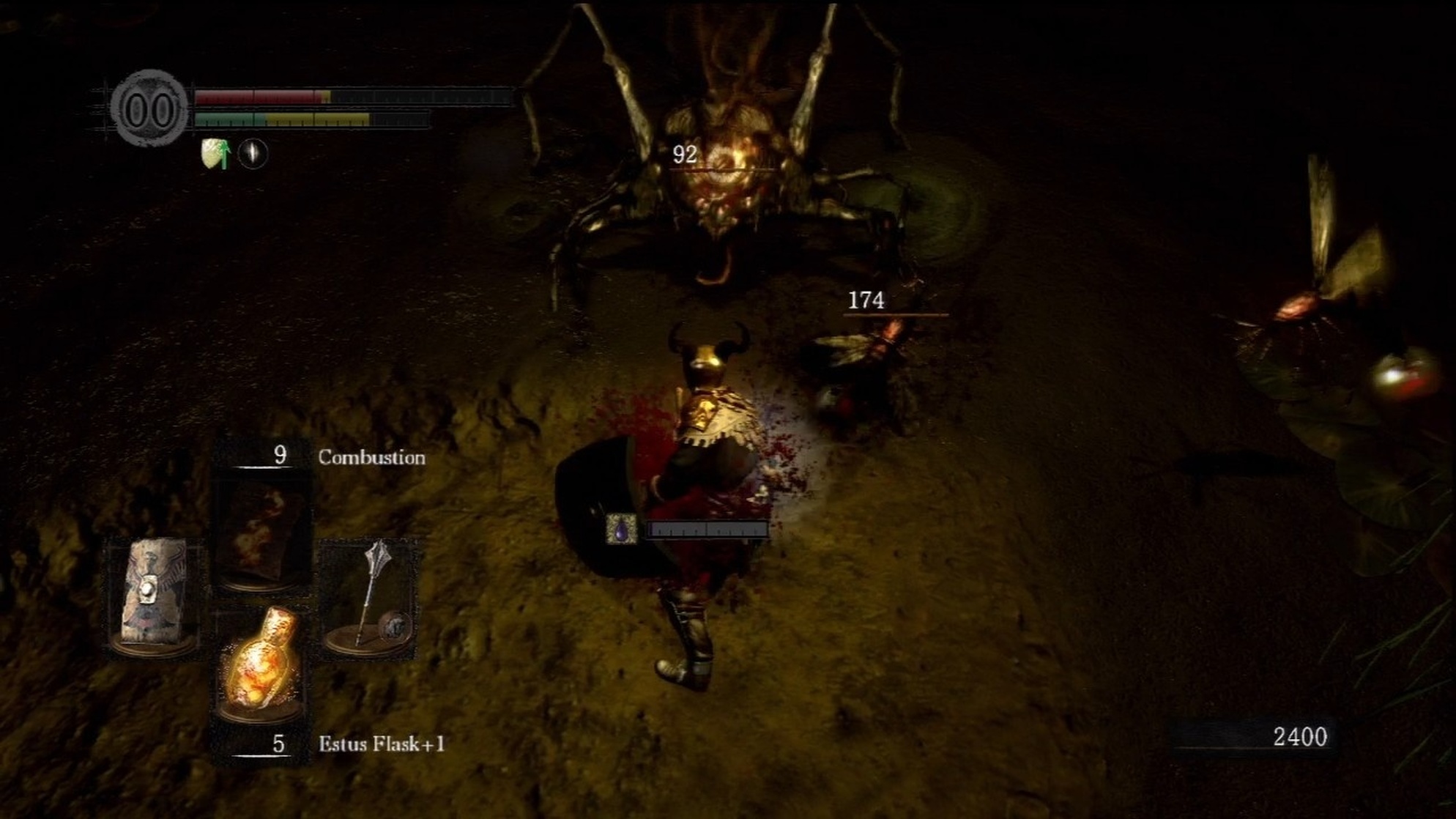1456x819 pixels.
Task: Click the purple droplet poison buildup icon
Action: point(622,529)
